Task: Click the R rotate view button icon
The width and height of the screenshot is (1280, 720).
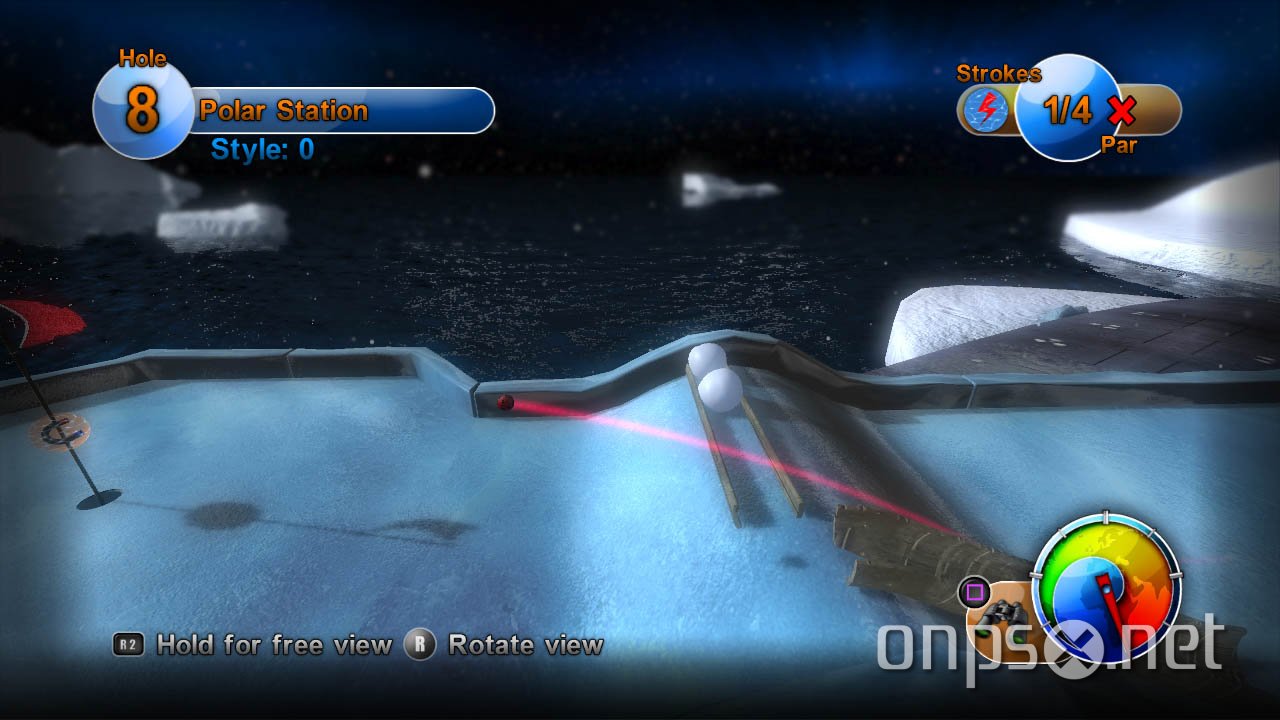Action: pyautogui.click(x=422, y=645)
